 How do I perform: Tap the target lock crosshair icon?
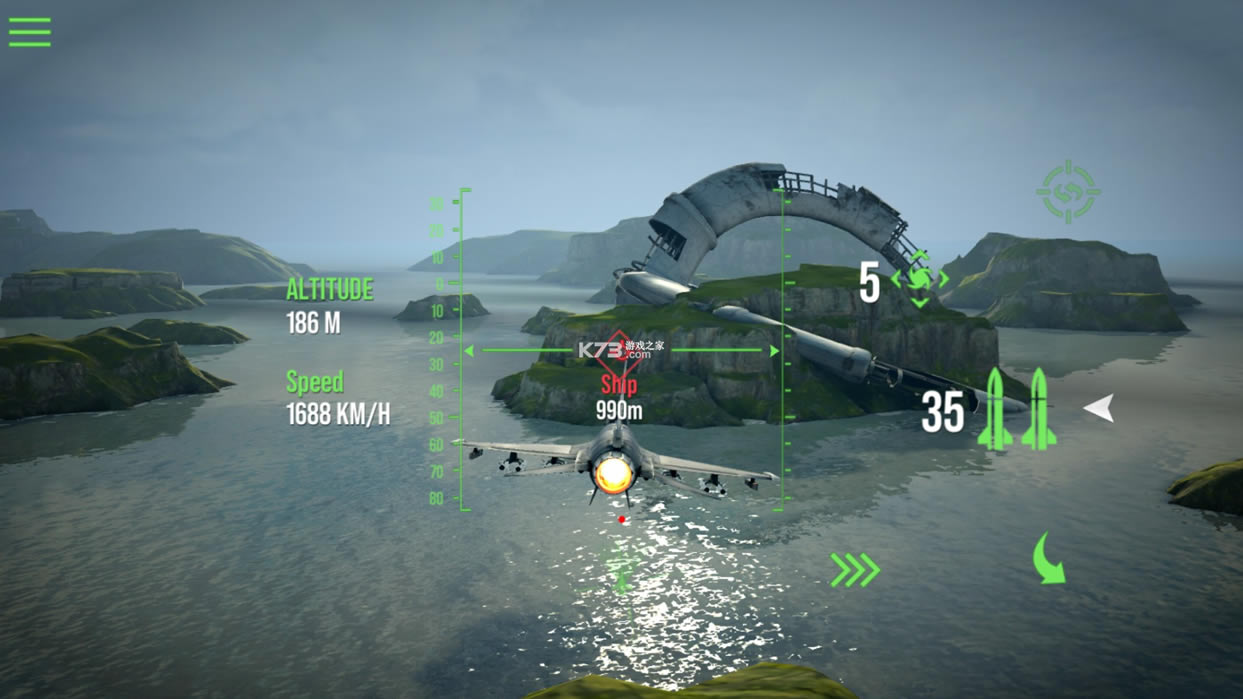1068,191
